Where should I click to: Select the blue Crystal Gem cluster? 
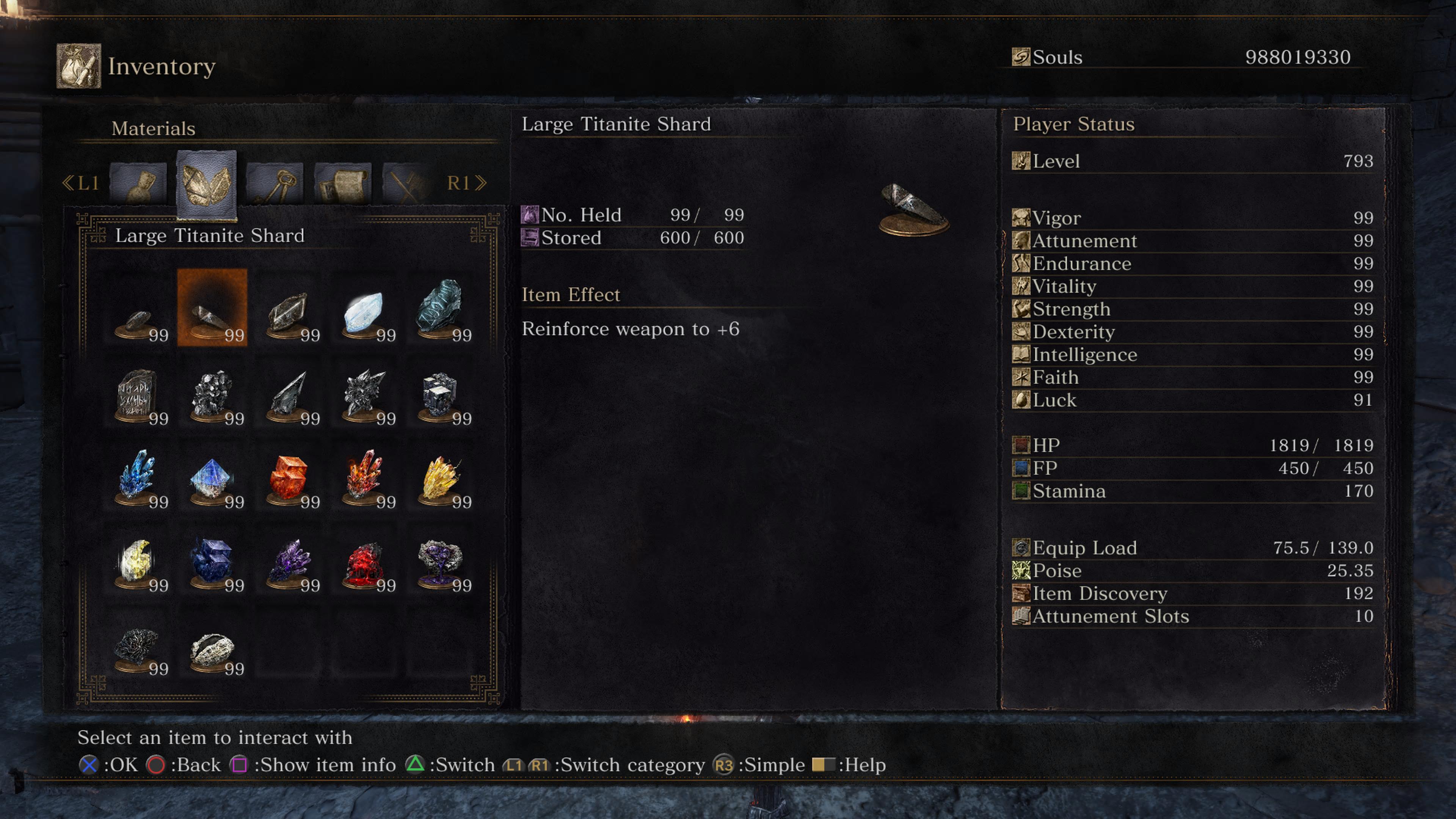pyautogui.click(x=137, y=478)
